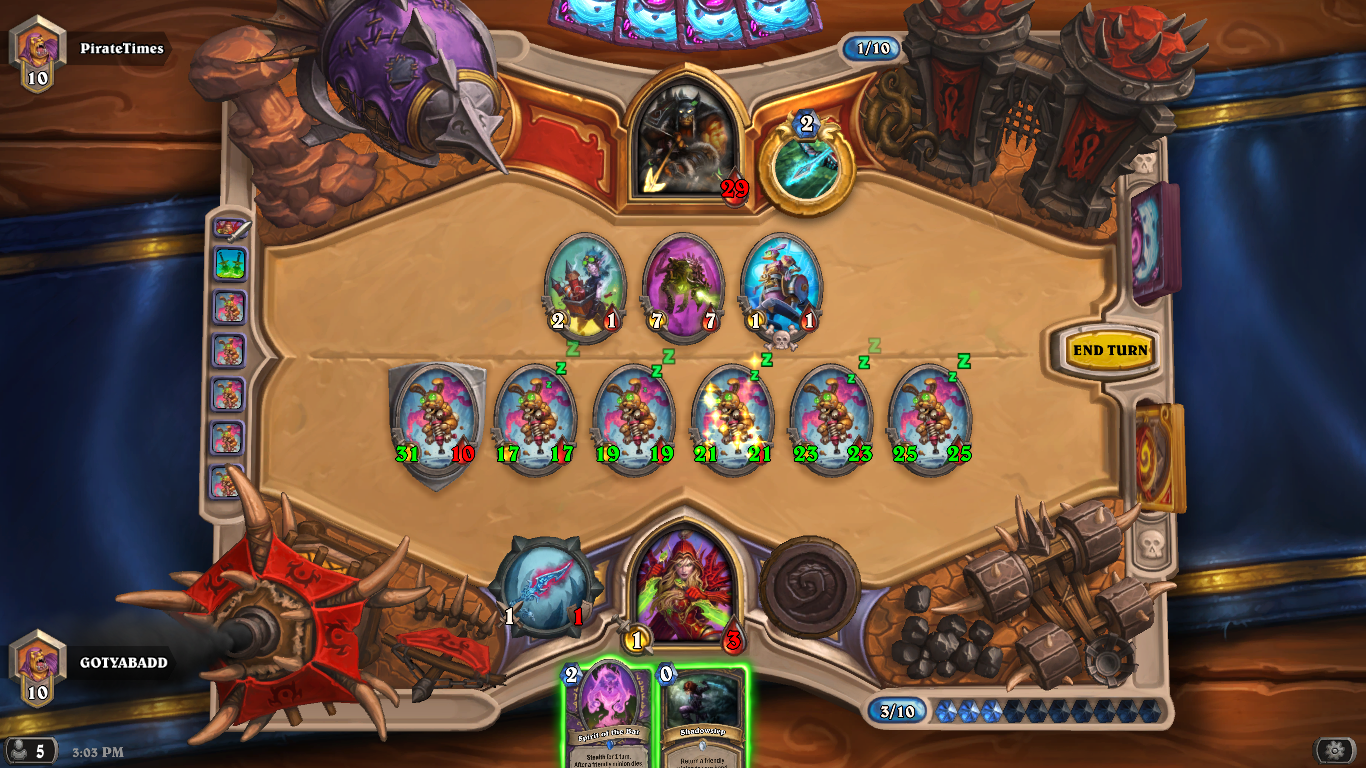Click the green weapon tile in the history sidebar
Viewport: 1366px width, 768px height.
coord(232,265)
